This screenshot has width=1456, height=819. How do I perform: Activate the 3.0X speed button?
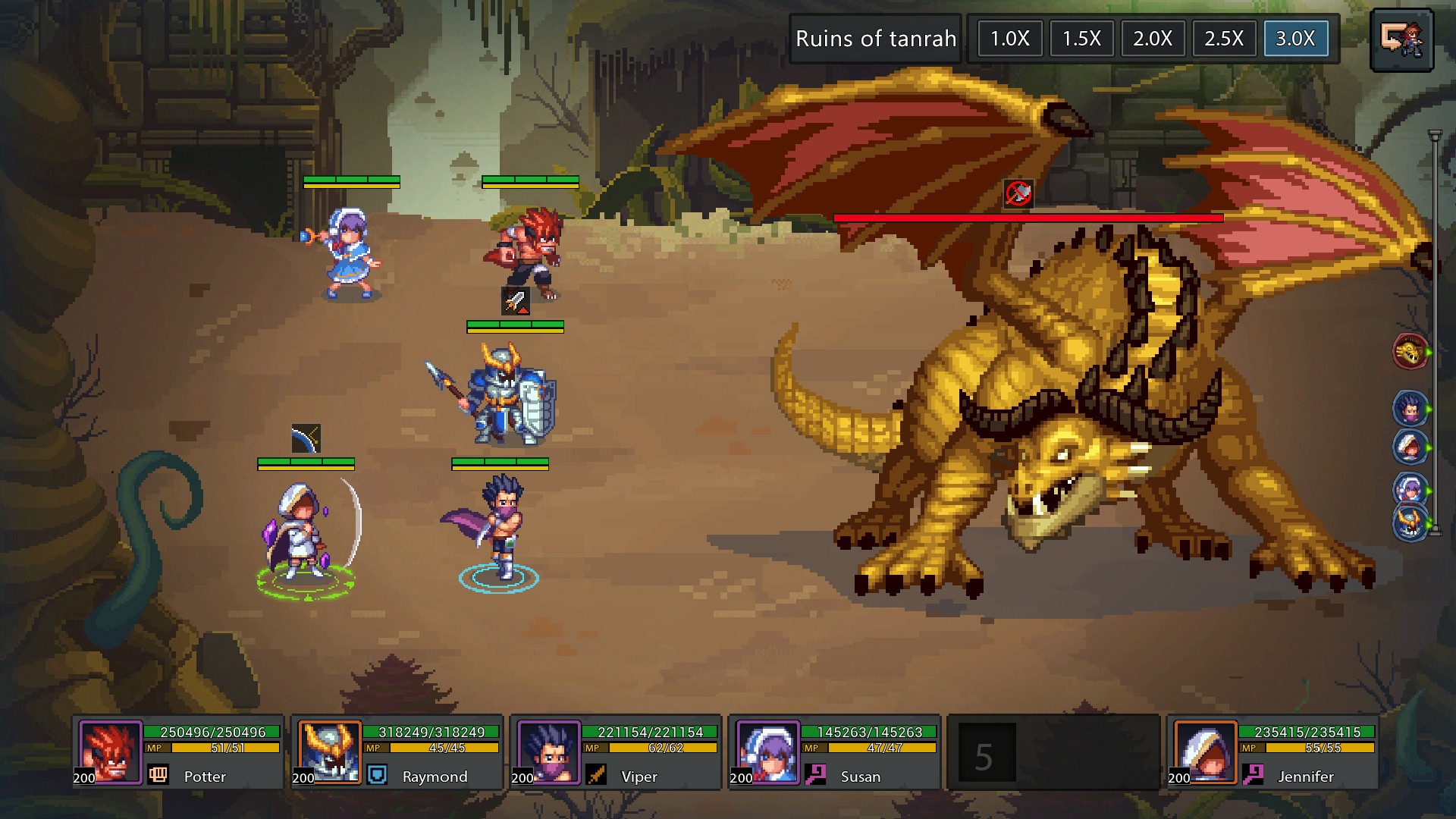pos(1295,39)
